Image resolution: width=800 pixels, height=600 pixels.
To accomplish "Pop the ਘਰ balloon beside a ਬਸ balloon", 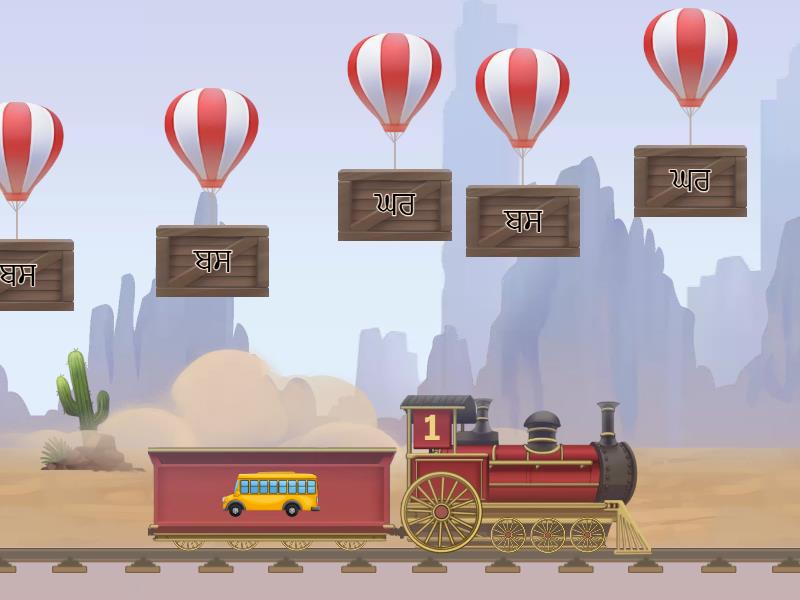I will pos(394,80).
